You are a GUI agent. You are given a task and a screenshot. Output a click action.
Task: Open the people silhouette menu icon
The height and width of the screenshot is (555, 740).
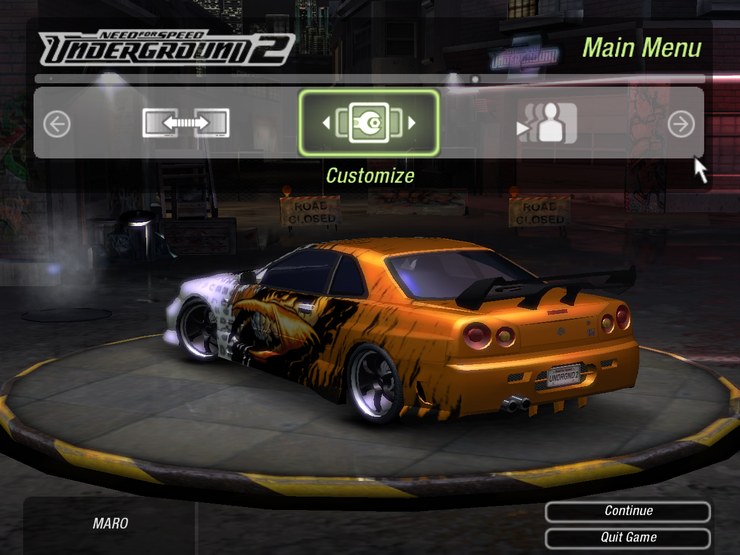click(549, 123)
